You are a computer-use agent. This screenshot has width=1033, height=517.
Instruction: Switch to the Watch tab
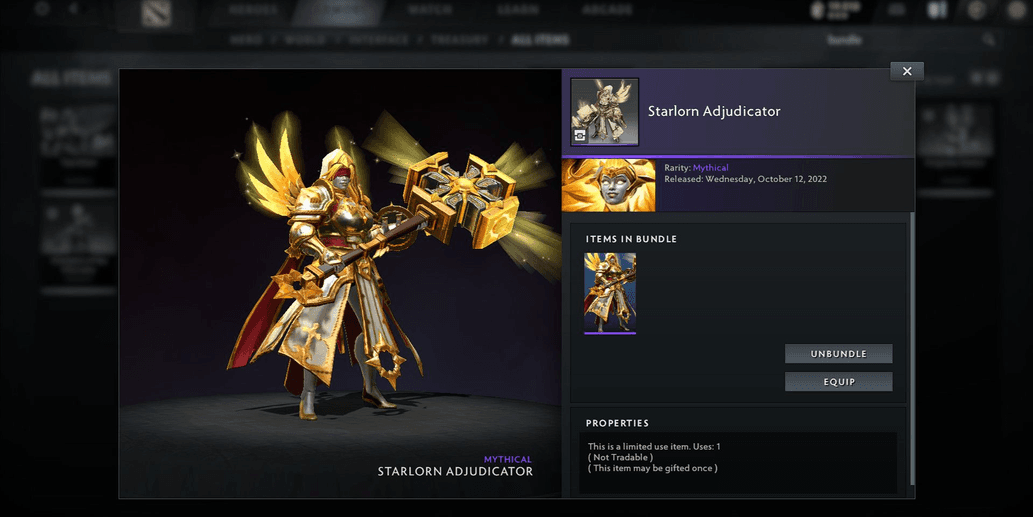[429, 10]
